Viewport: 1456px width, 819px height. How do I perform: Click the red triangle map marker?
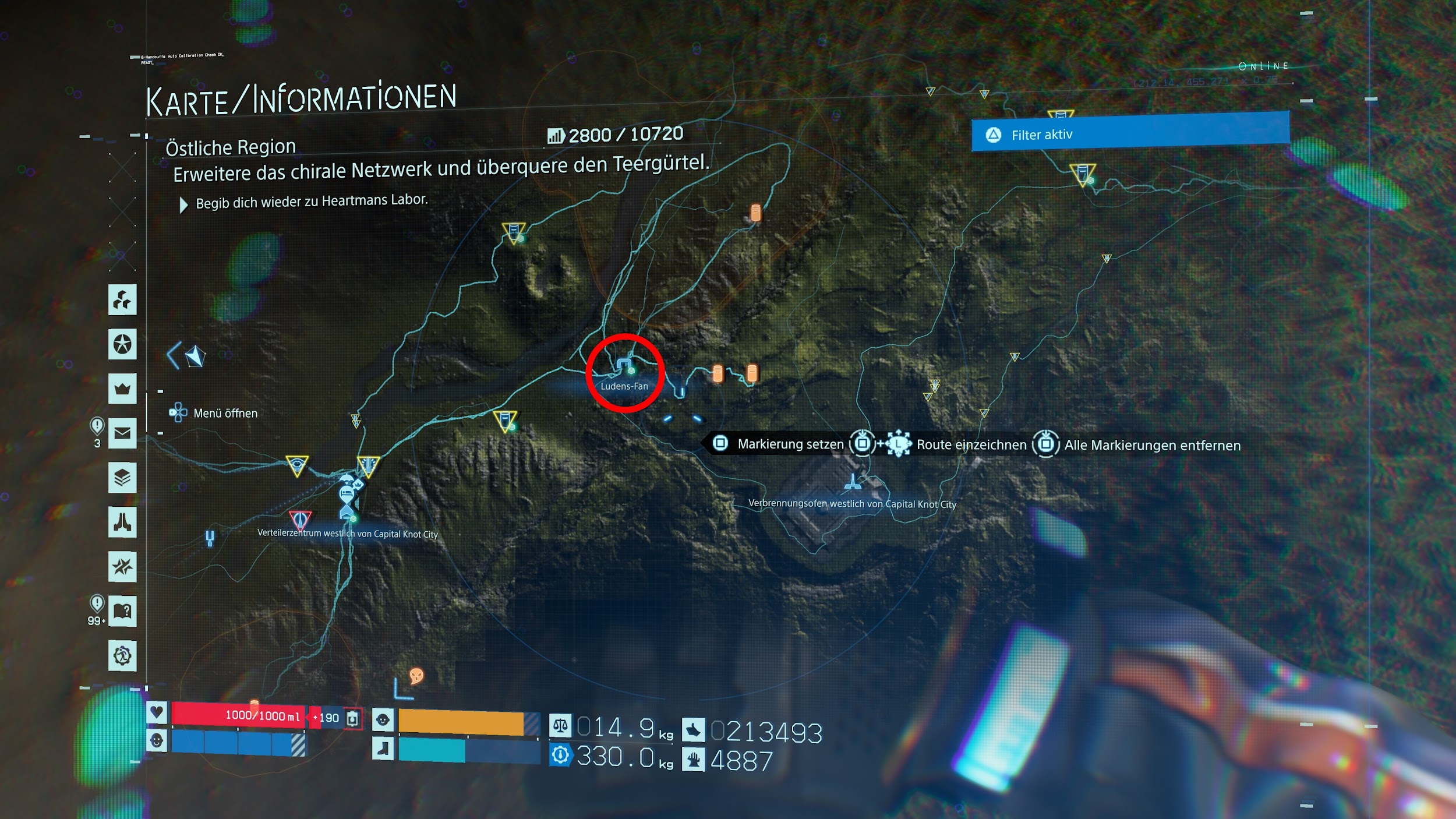pos(300,518)
